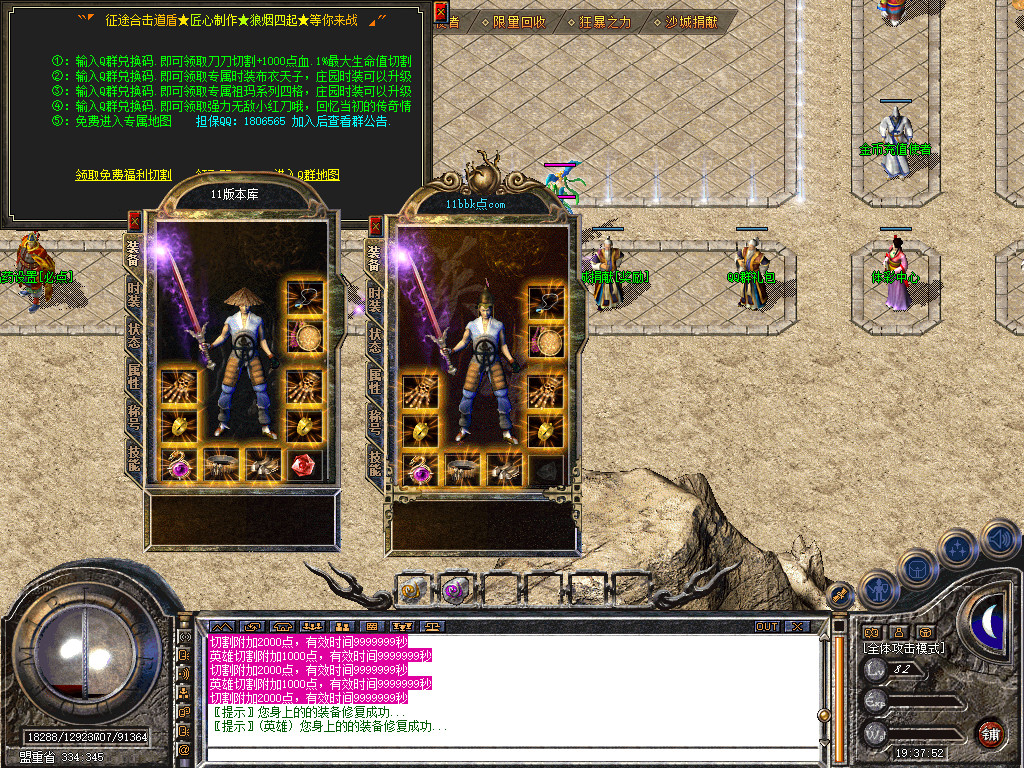Select 技能 tab in 11bbk点com hero panel

point(375,461)
